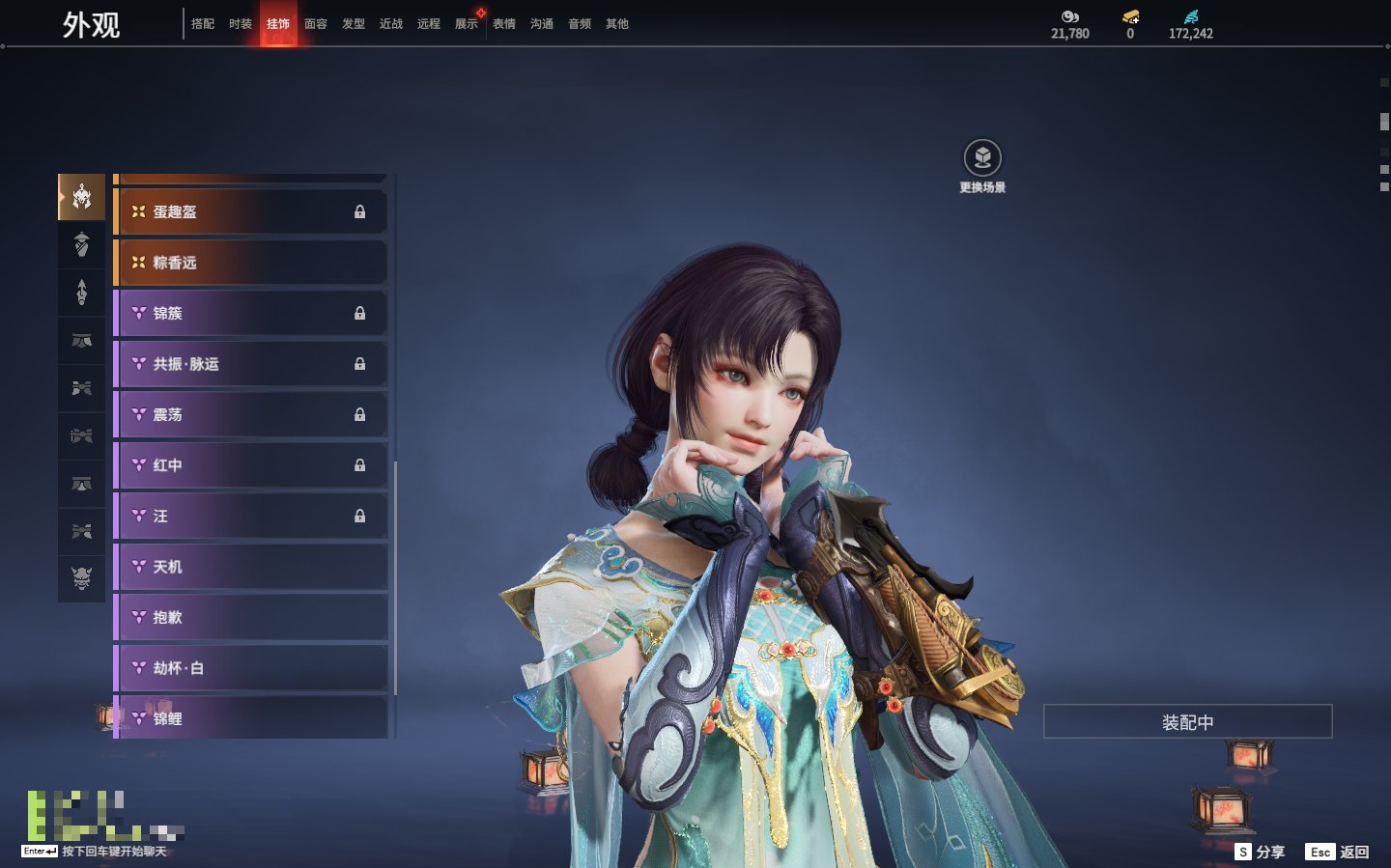Switch to the 音频 tab

point(580,24)
